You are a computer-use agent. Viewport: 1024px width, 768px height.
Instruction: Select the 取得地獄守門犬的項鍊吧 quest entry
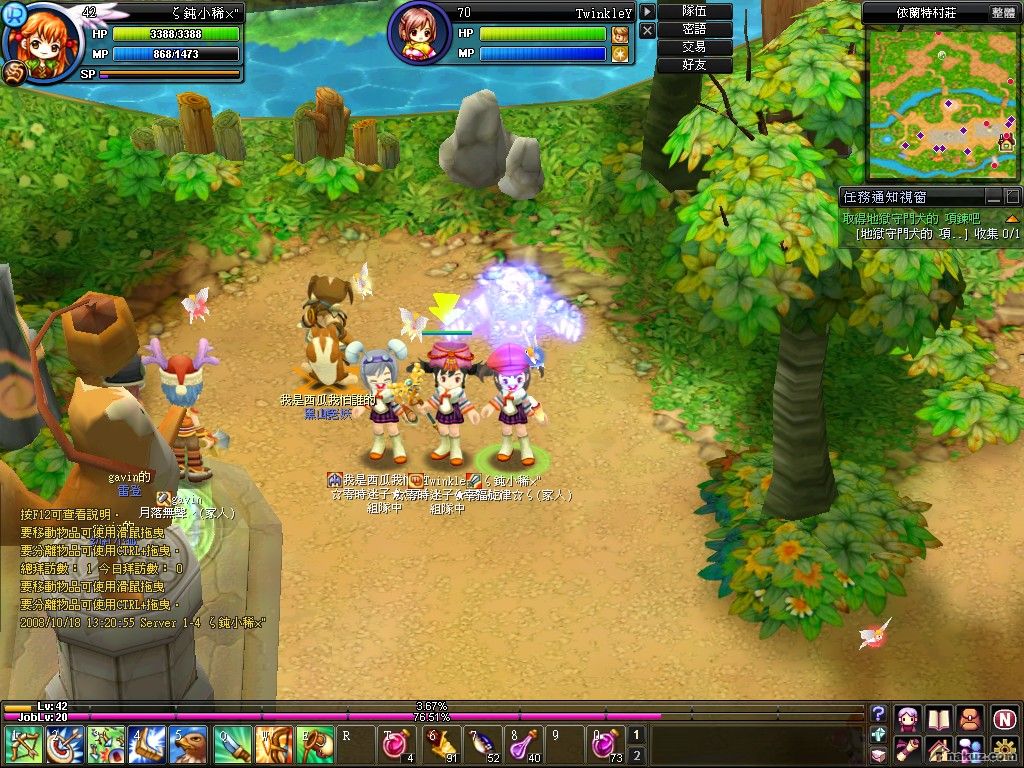(x=911, y=218)
